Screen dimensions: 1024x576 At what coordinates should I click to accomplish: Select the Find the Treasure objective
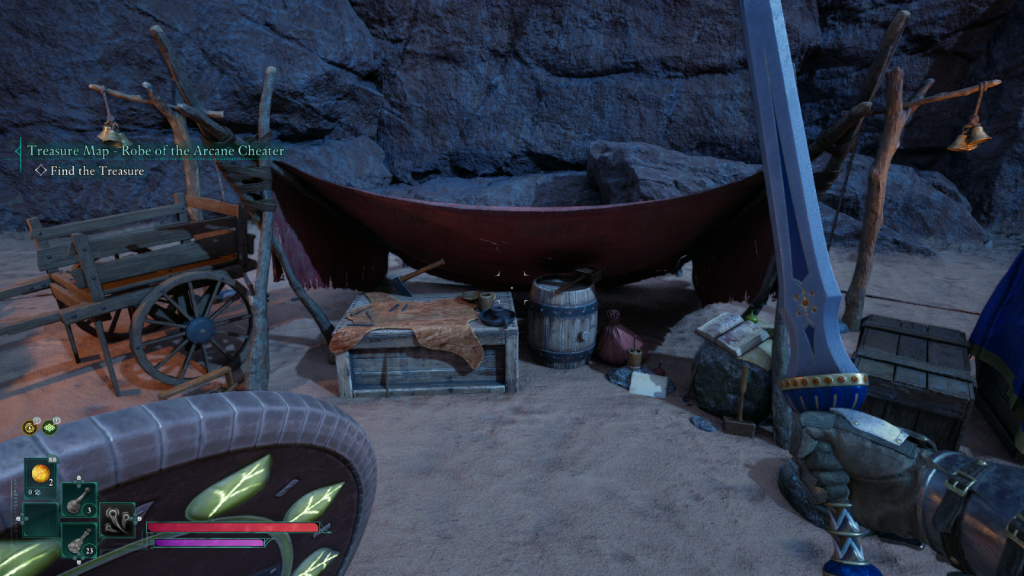click(90, 171)
